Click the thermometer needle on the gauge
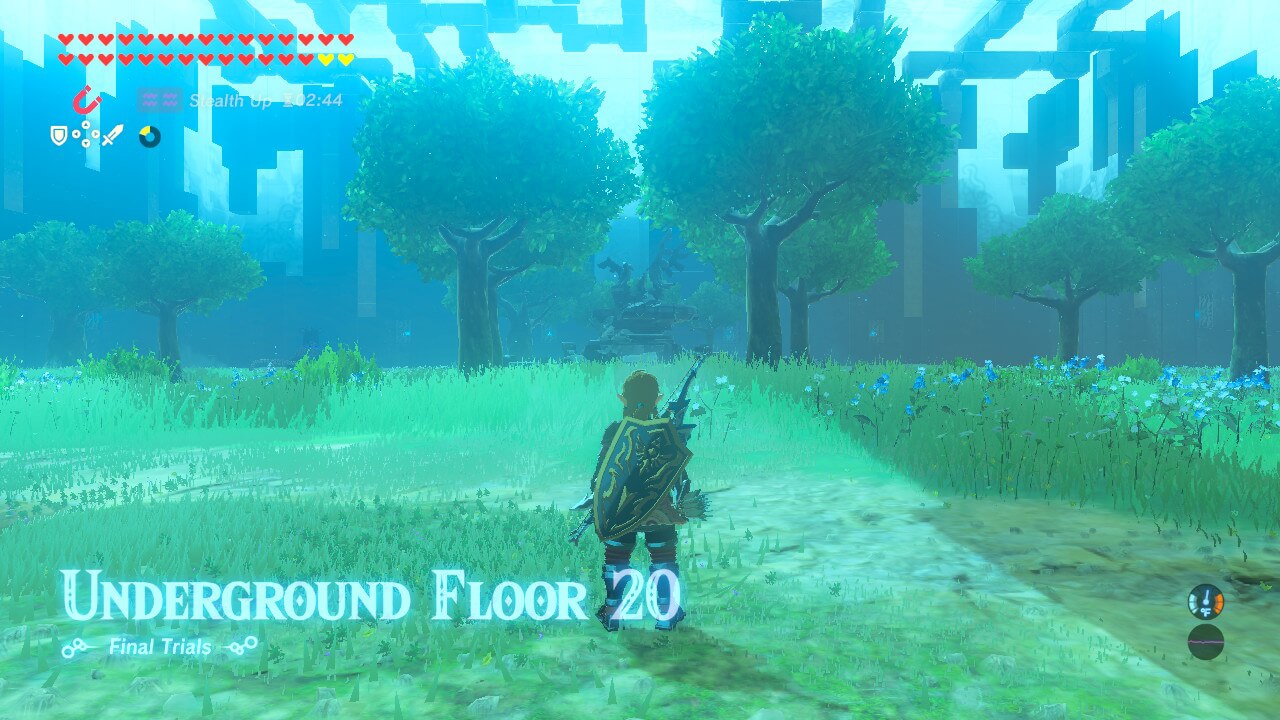The image size is (1280, 720). [1207, 596]
